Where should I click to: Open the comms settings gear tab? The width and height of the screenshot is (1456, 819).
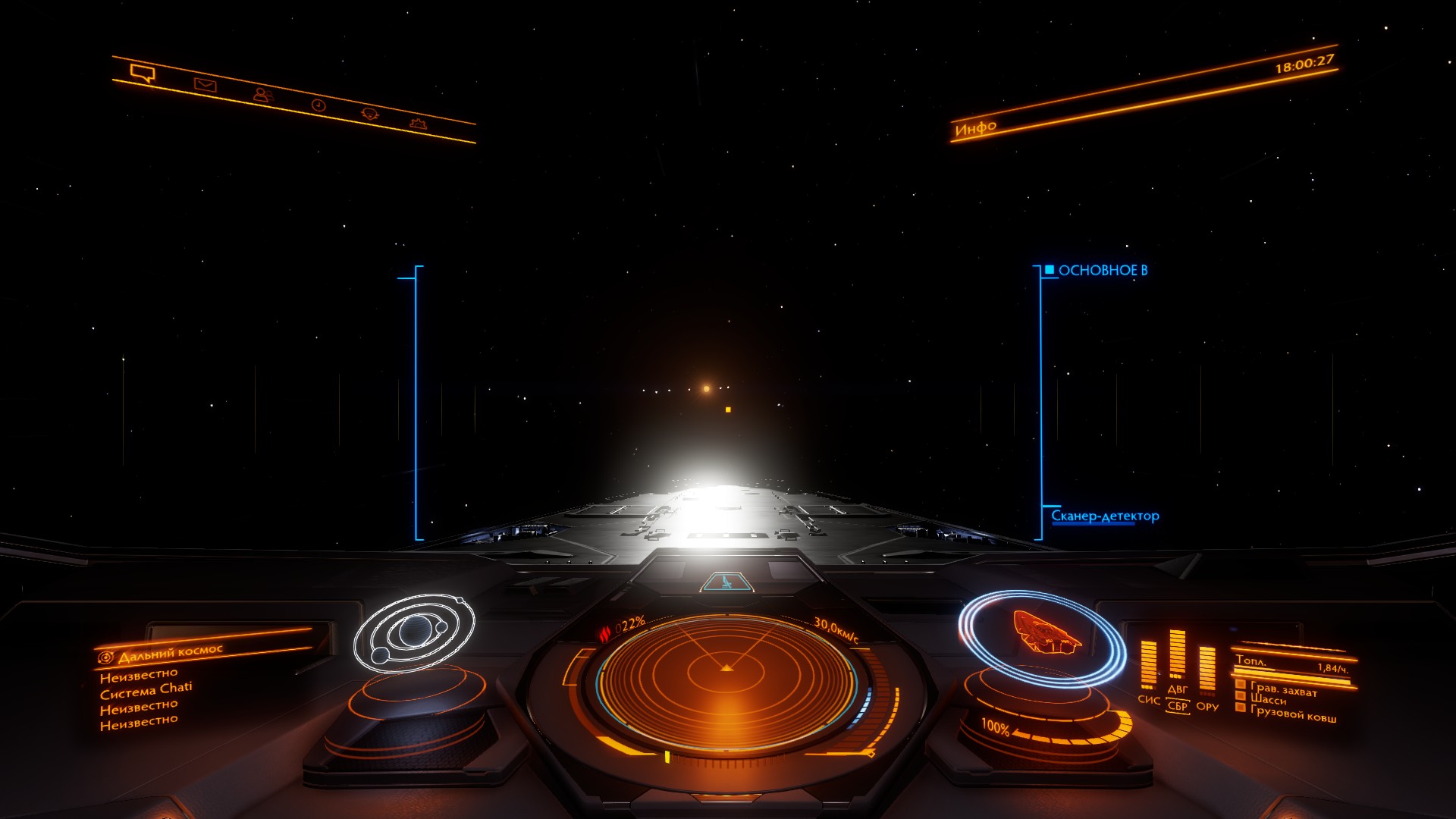point(418,123)
